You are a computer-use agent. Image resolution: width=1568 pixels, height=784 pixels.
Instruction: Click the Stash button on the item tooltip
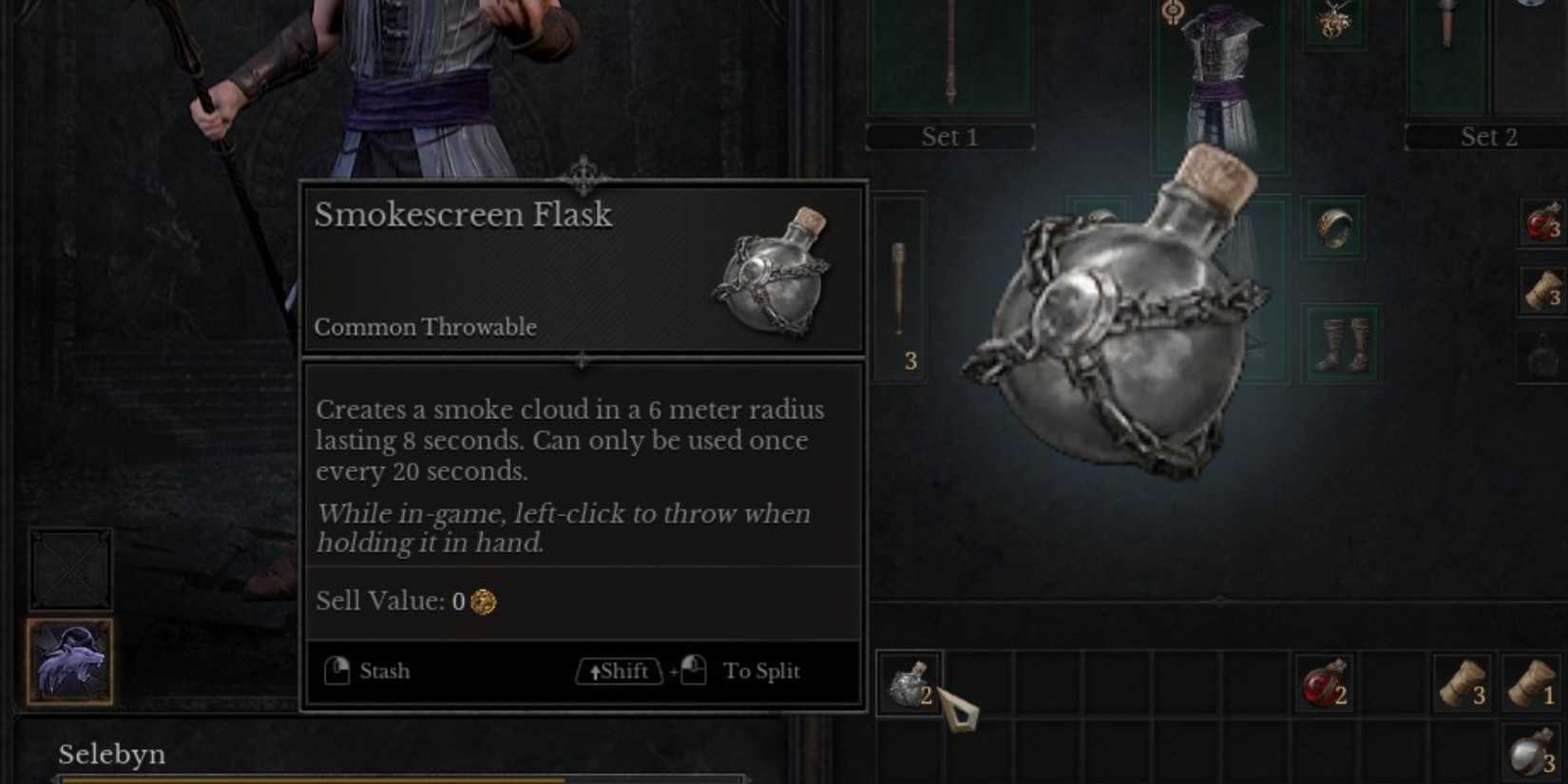pyautogui.click(x=371, y=671)
